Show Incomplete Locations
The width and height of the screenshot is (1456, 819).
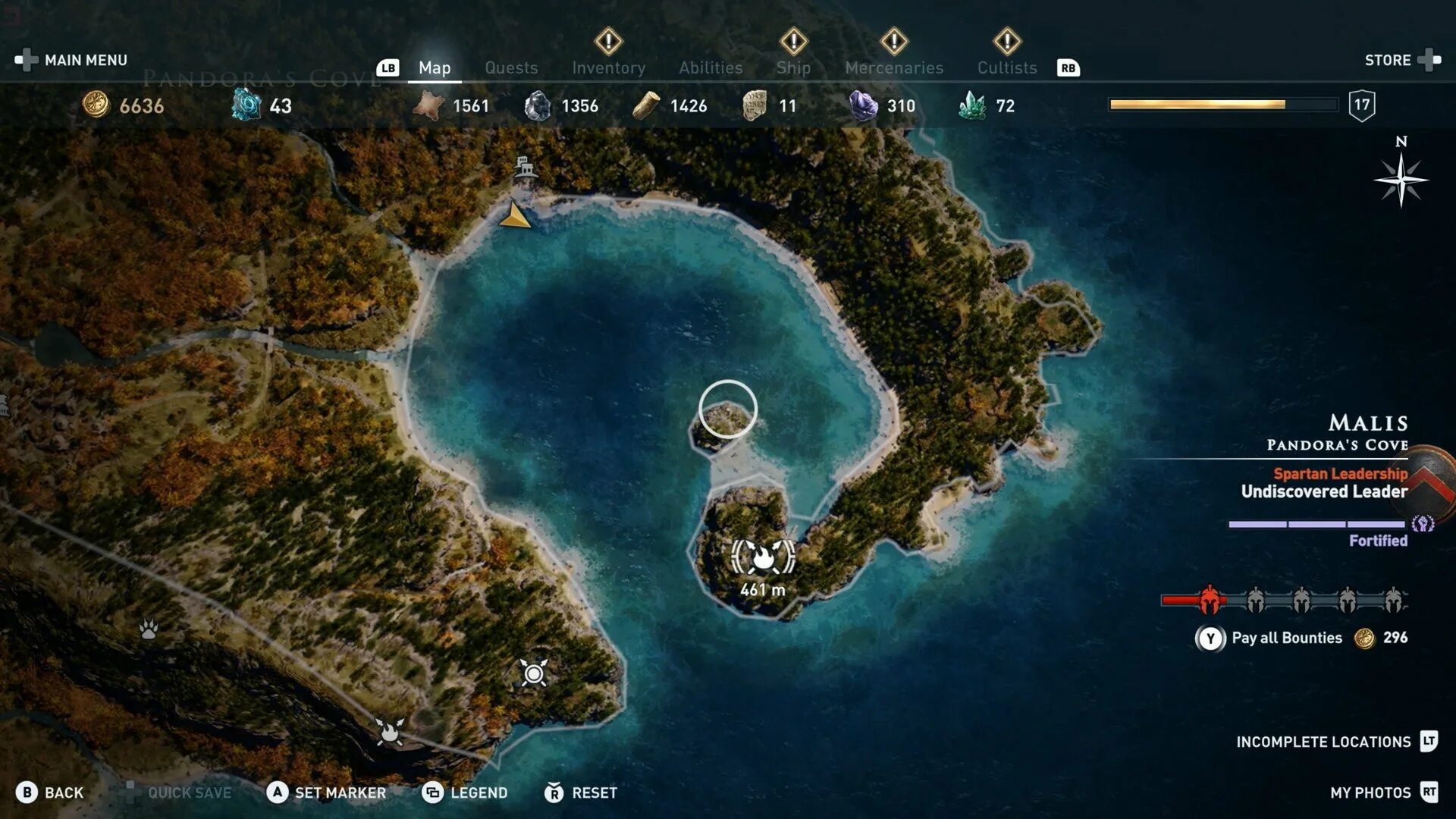(1323, 742)
